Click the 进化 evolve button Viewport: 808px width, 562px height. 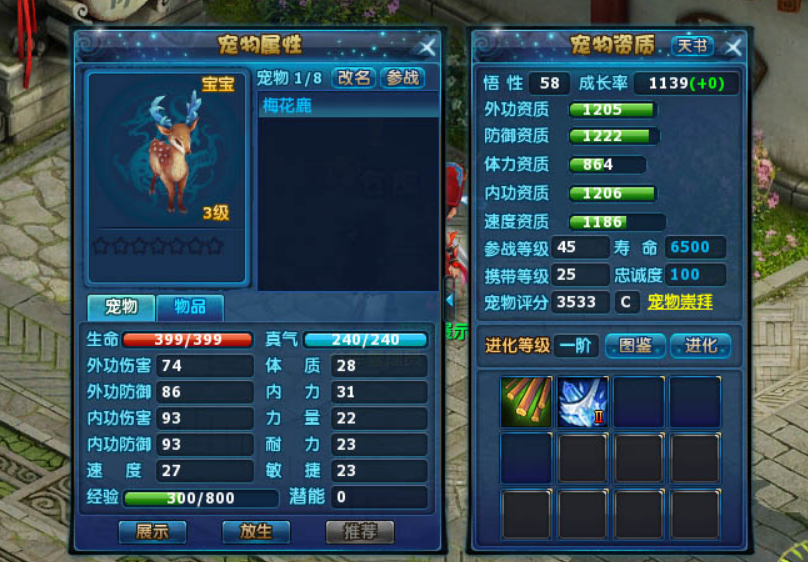[x=700, y=346]
